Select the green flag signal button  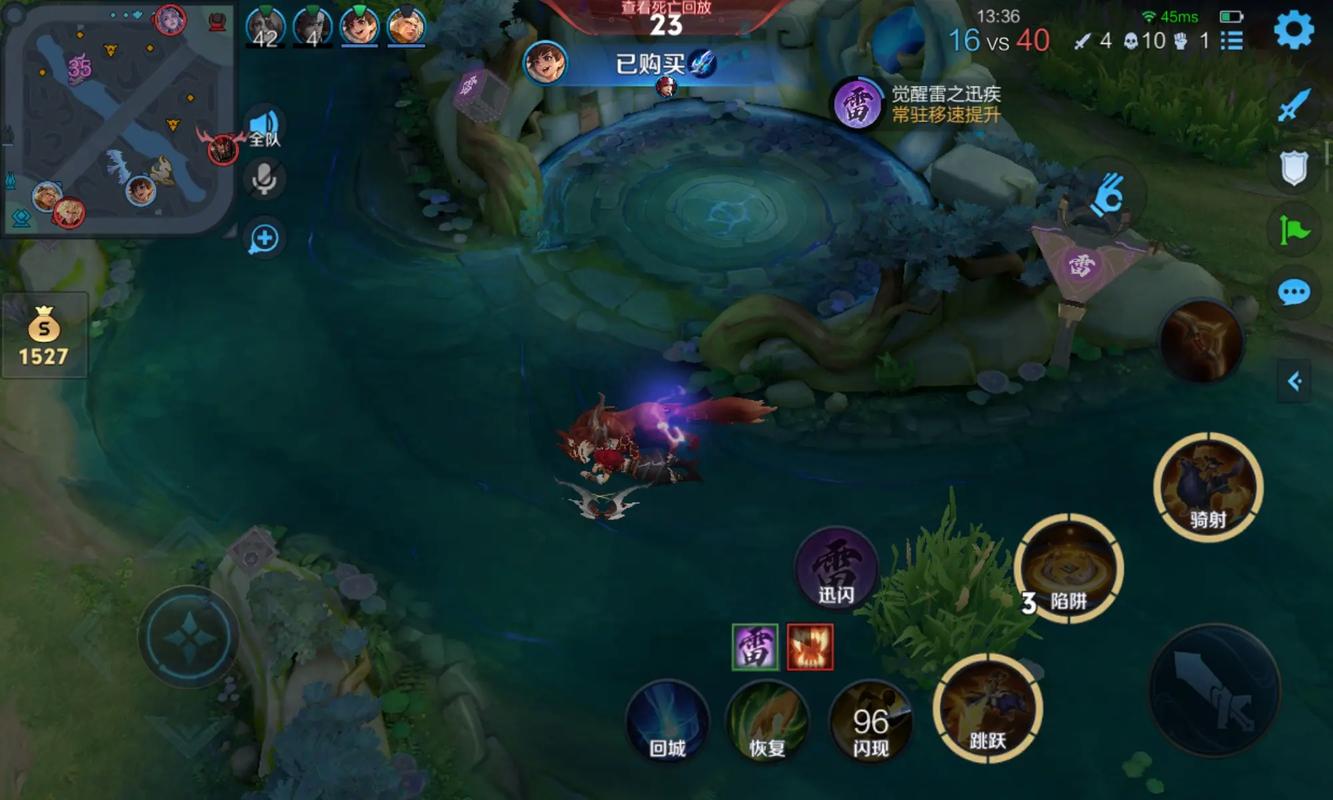1294,229
